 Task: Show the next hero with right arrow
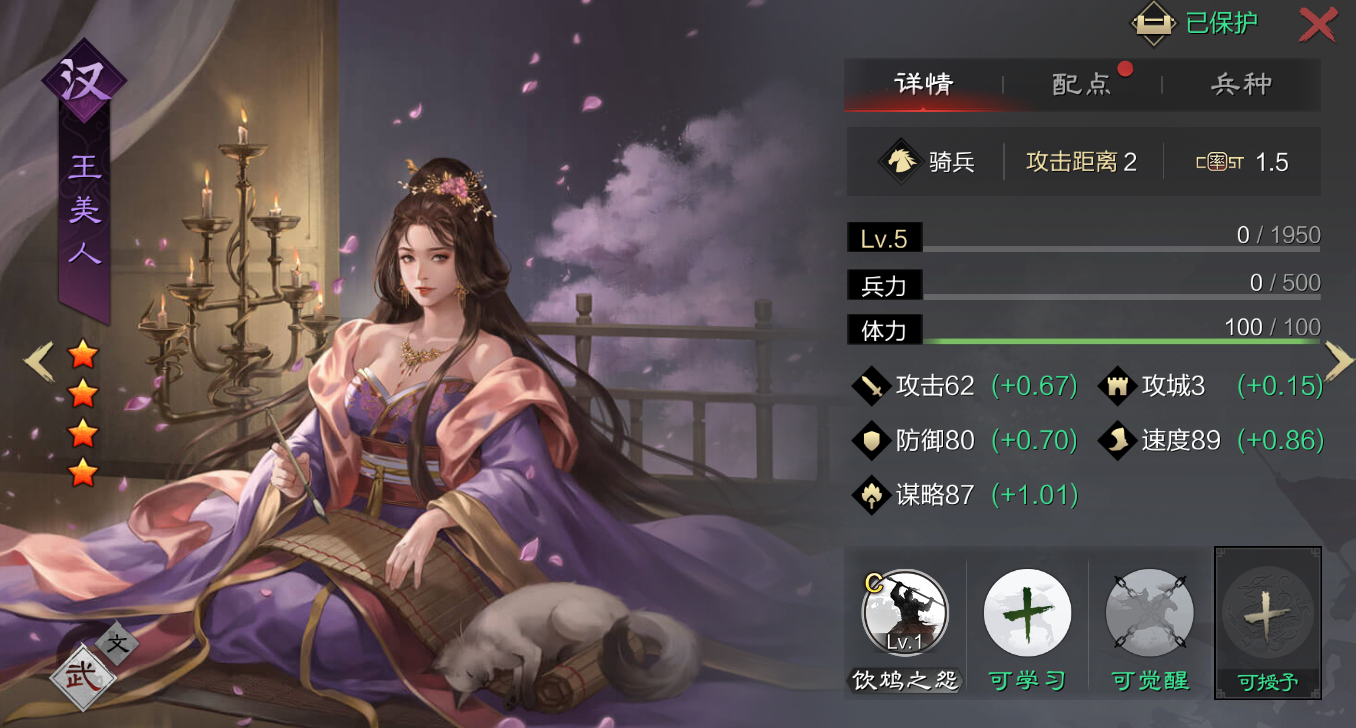point(1338,361)
